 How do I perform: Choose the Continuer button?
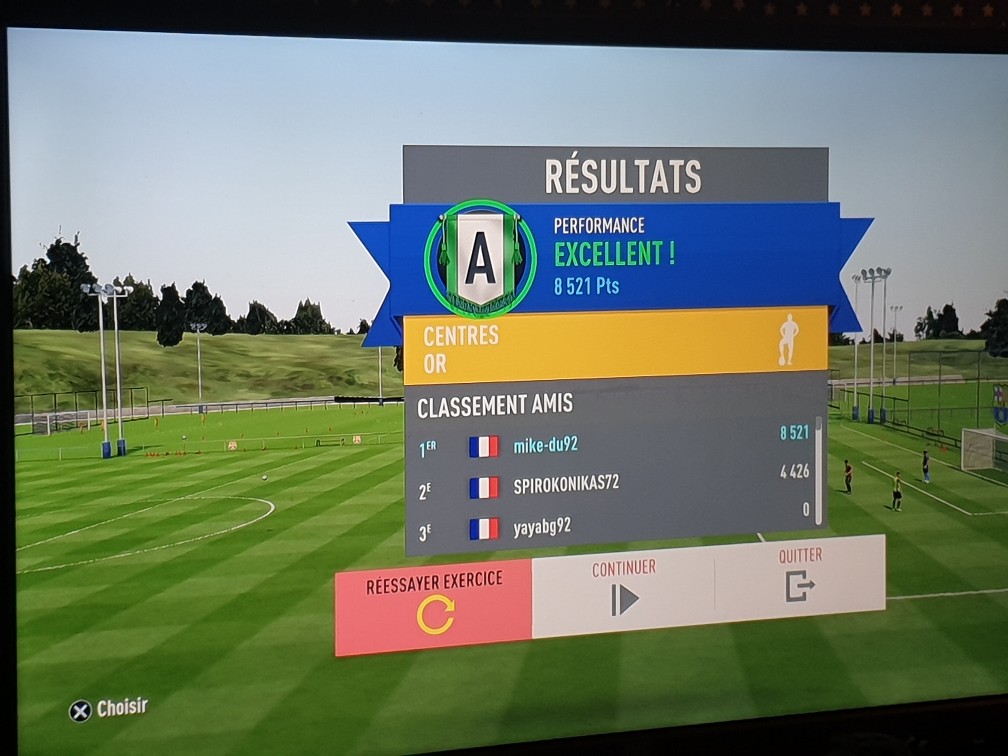pyautogui.click(x=623, y=588)
